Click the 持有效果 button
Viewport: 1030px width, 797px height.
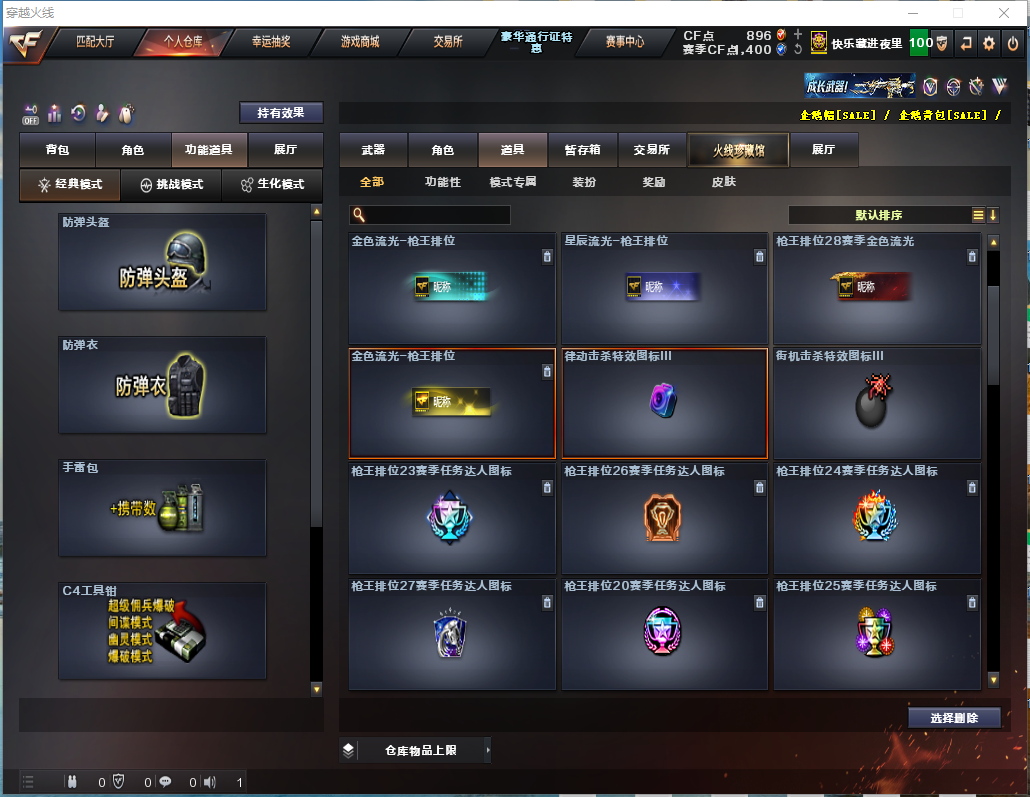pyautogui.click(x=281, y=113)
